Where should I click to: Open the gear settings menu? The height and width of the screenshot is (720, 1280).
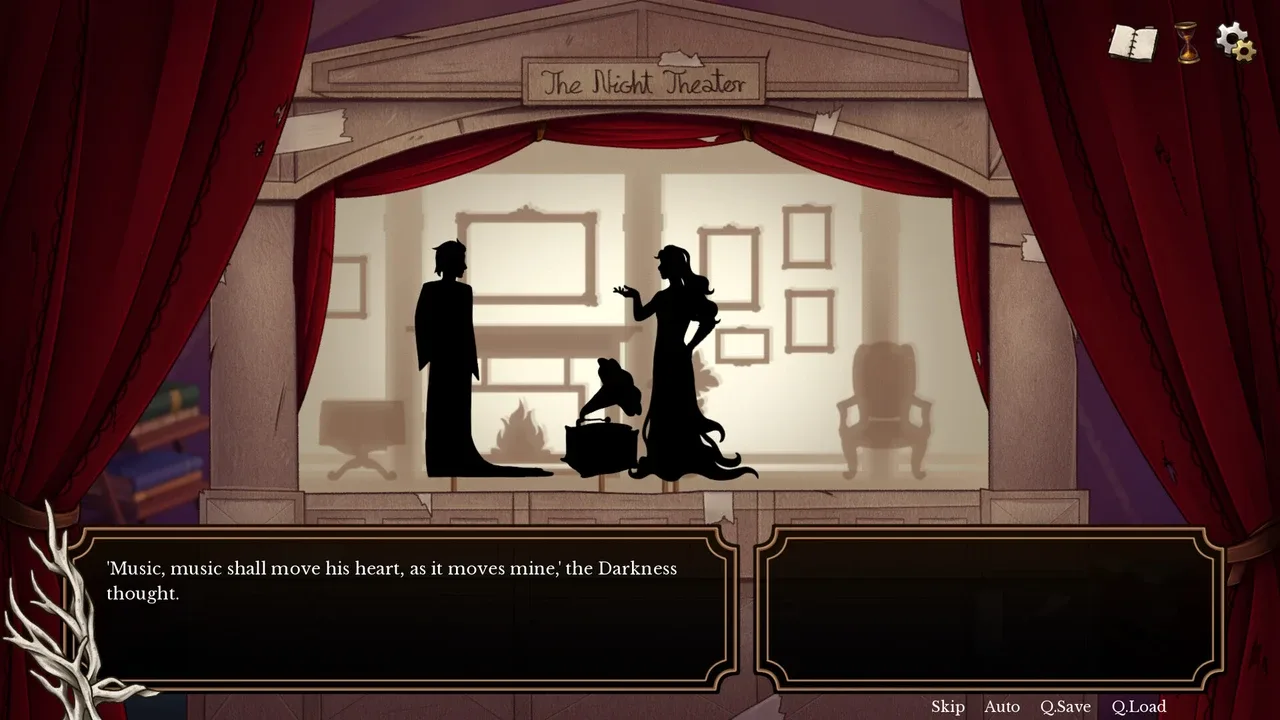pyautogui.click(x=1235, y=41)
